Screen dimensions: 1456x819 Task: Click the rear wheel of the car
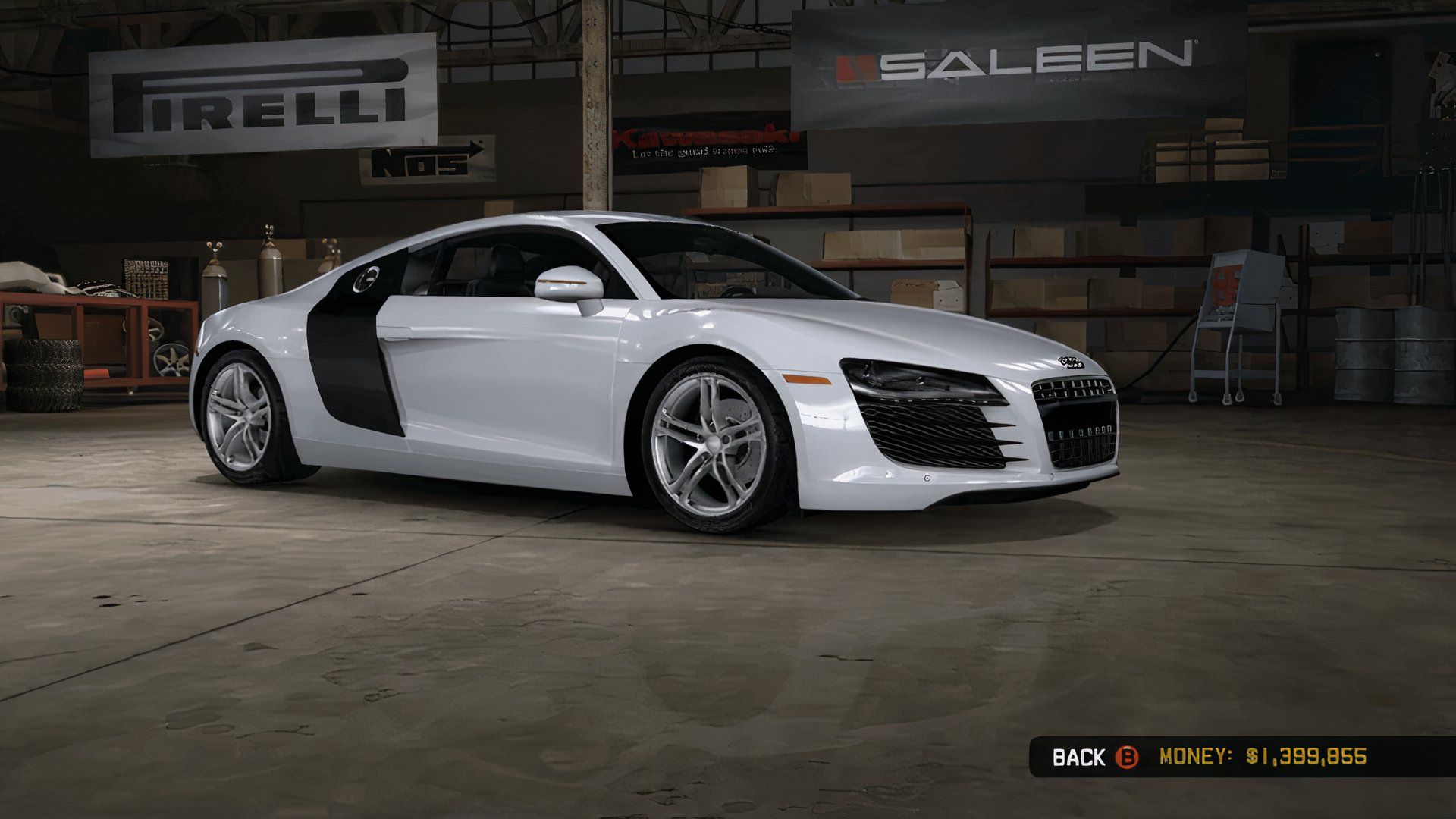243,413
